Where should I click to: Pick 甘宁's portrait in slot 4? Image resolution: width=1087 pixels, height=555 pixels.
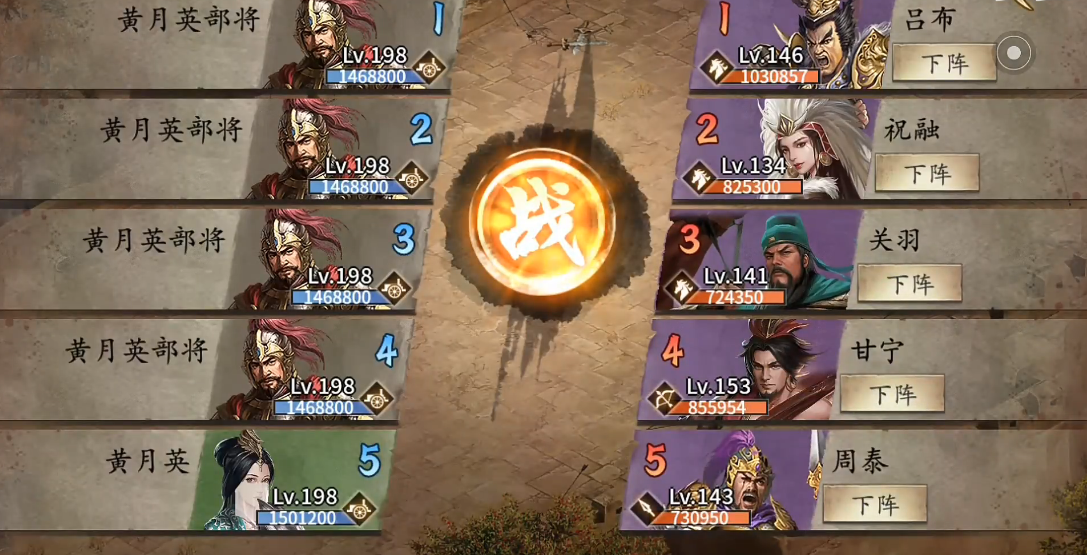pyautogui.click(x=750, y=372)
